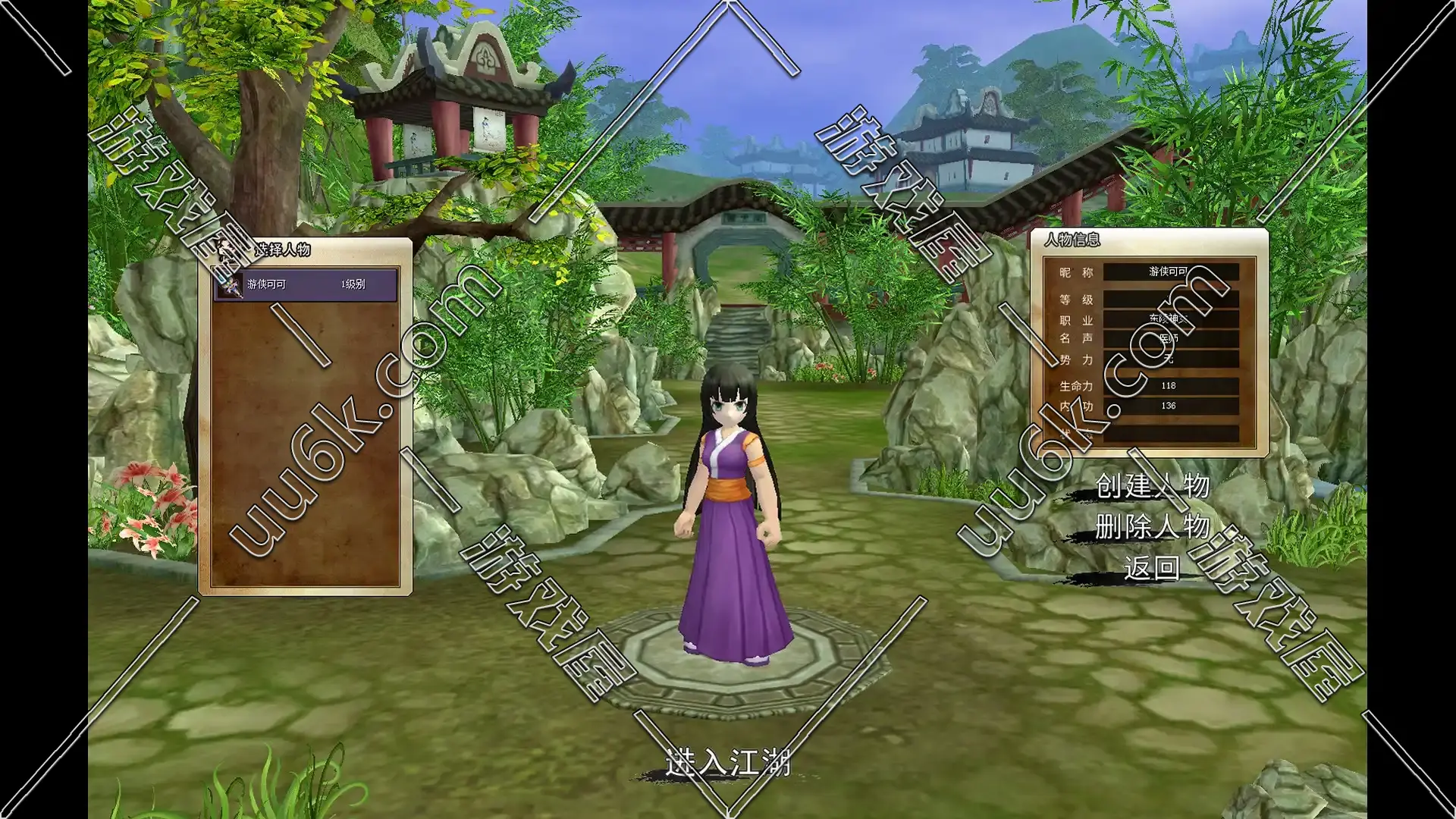Select the 游侠可可 character row
Screen dimensions: 1456x819
pyautogui.click(x=306, y=284)
